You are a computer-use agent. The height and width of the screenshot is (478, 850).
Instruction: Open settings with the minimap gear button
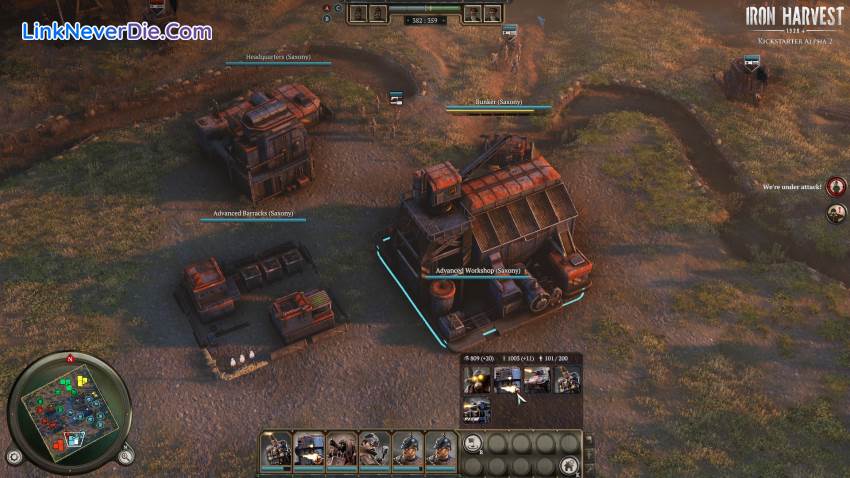pyautogui.click(x=14, y=457)
